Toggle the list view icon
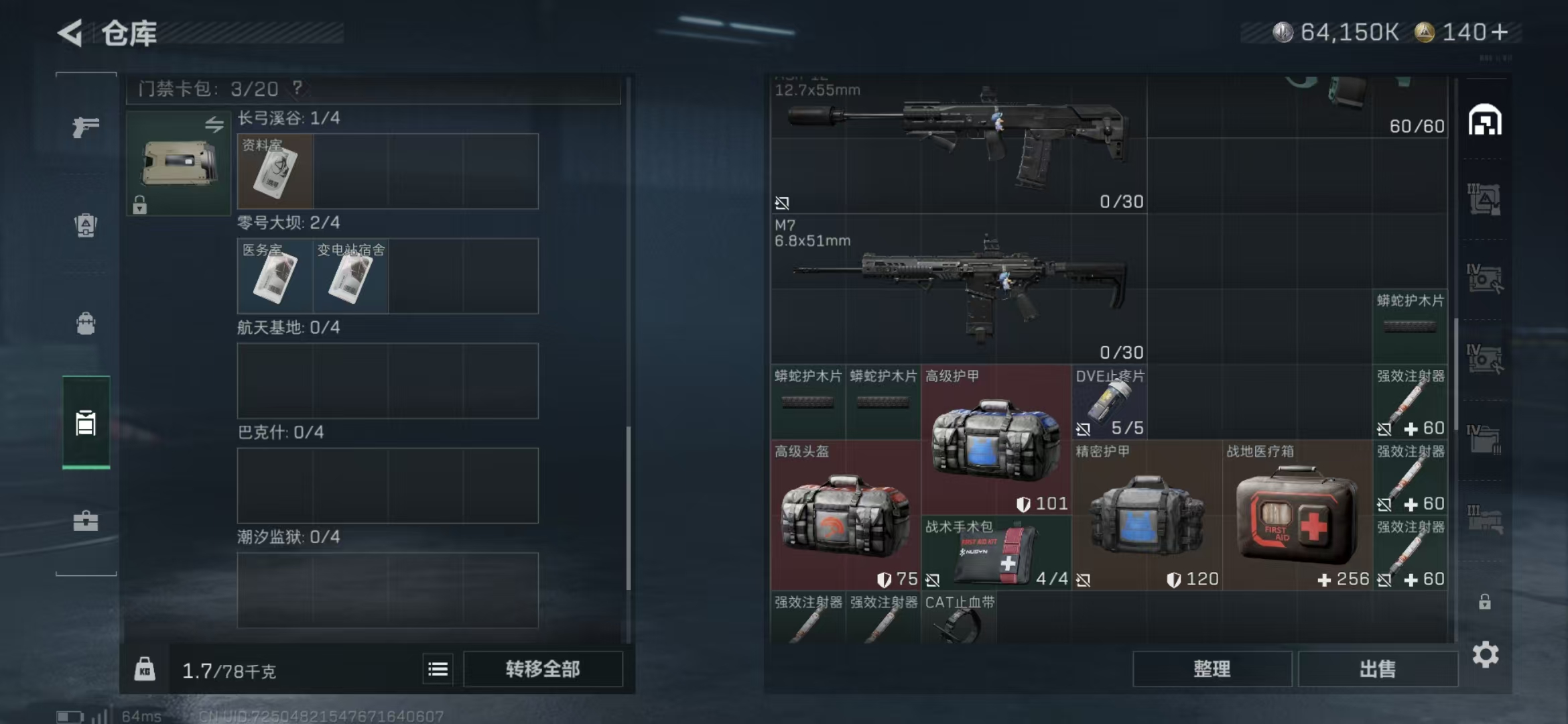Viewport: 1568px width, 724px height. (438, 668)
